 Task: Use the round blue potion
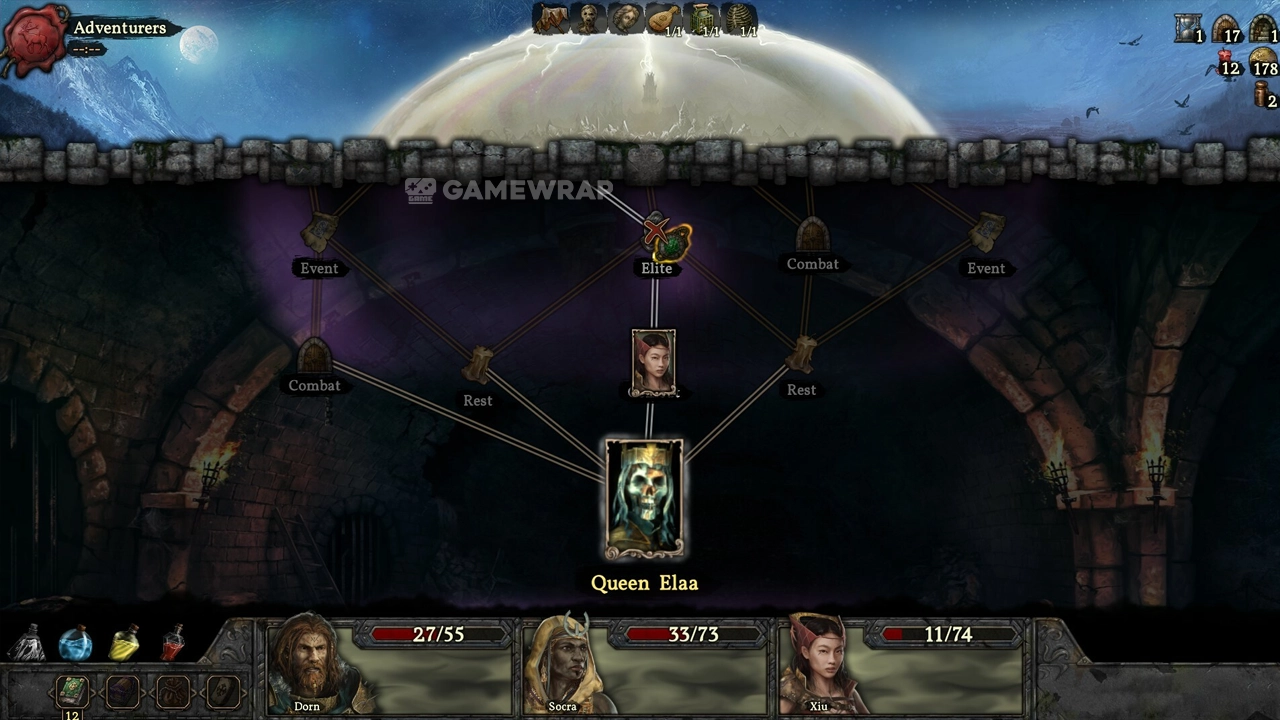coord(75,643)
